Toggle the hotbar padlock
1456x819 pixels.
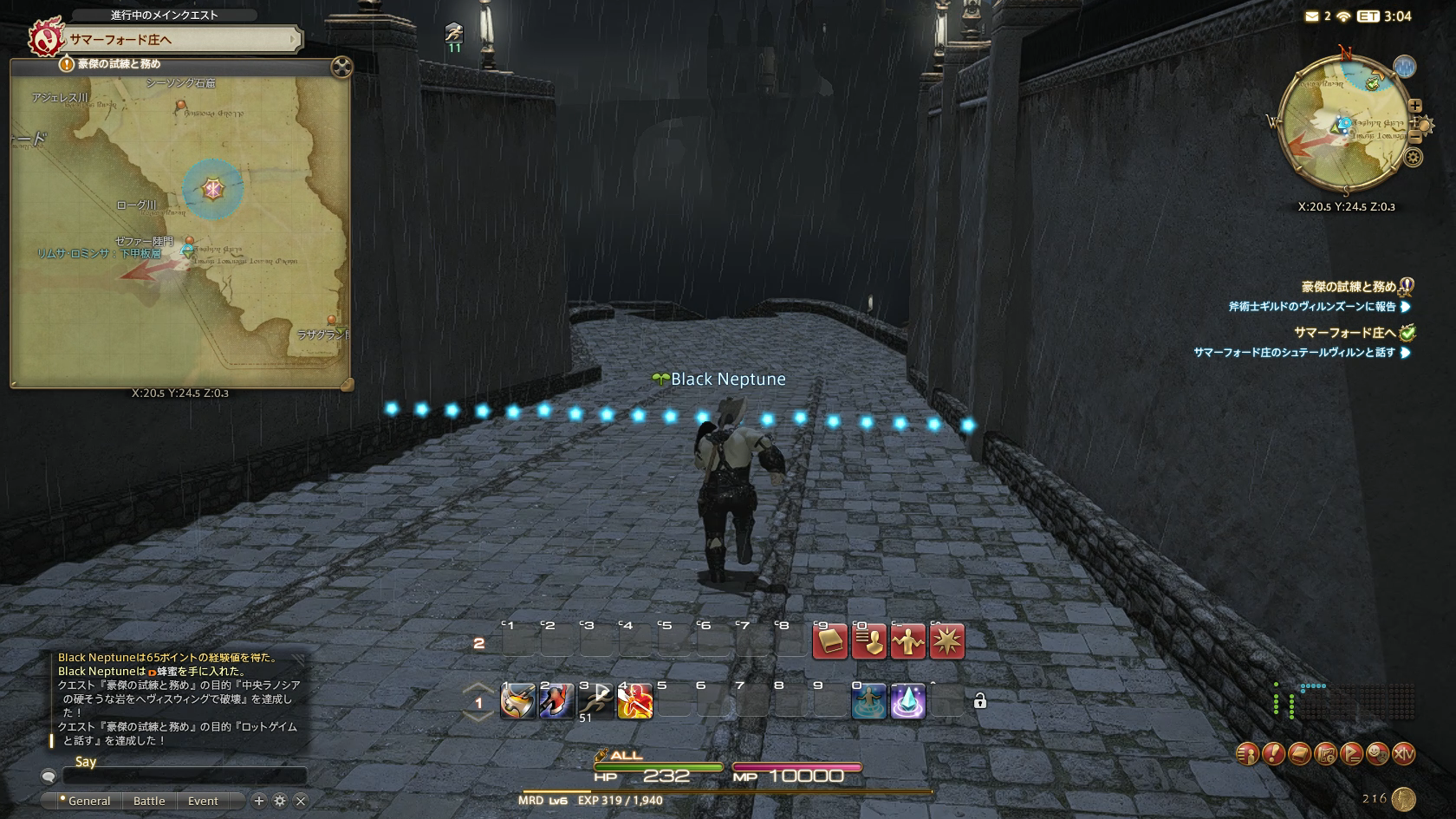(x=980, y=701)
